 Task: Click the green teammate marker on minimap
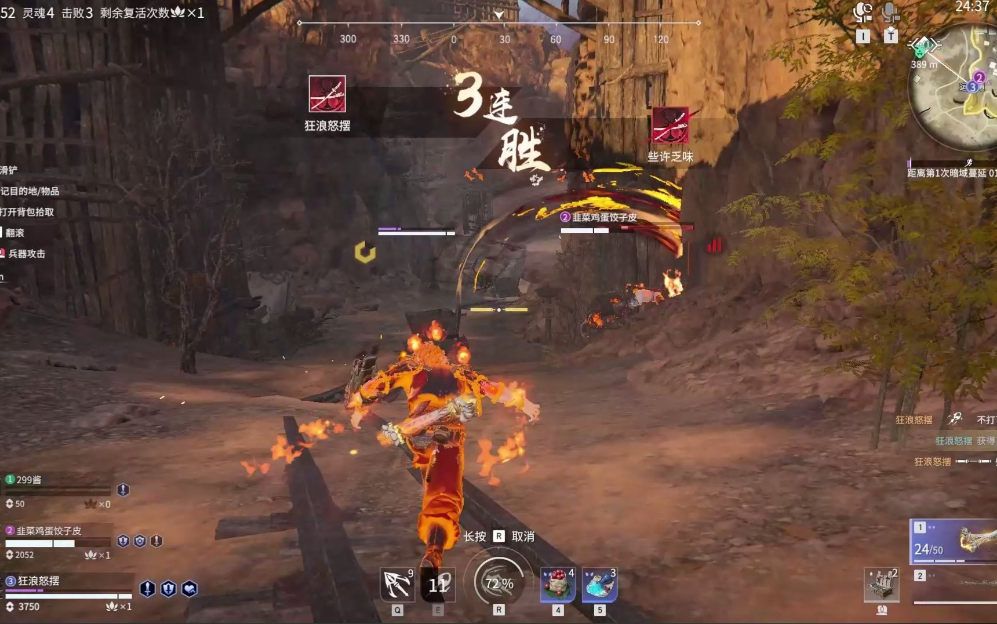point(921,47)
